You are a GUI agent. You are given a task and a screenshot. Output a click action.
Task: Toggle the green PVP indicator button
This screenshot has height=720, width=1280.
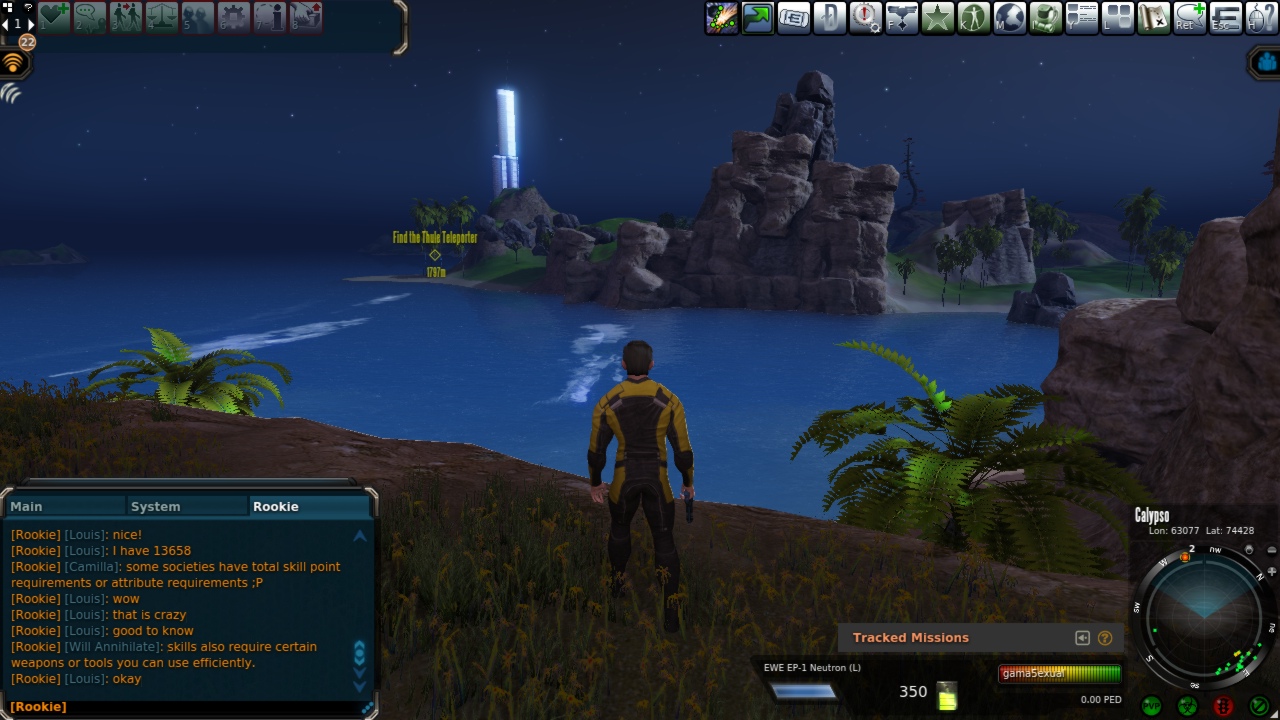(1151, 706)
